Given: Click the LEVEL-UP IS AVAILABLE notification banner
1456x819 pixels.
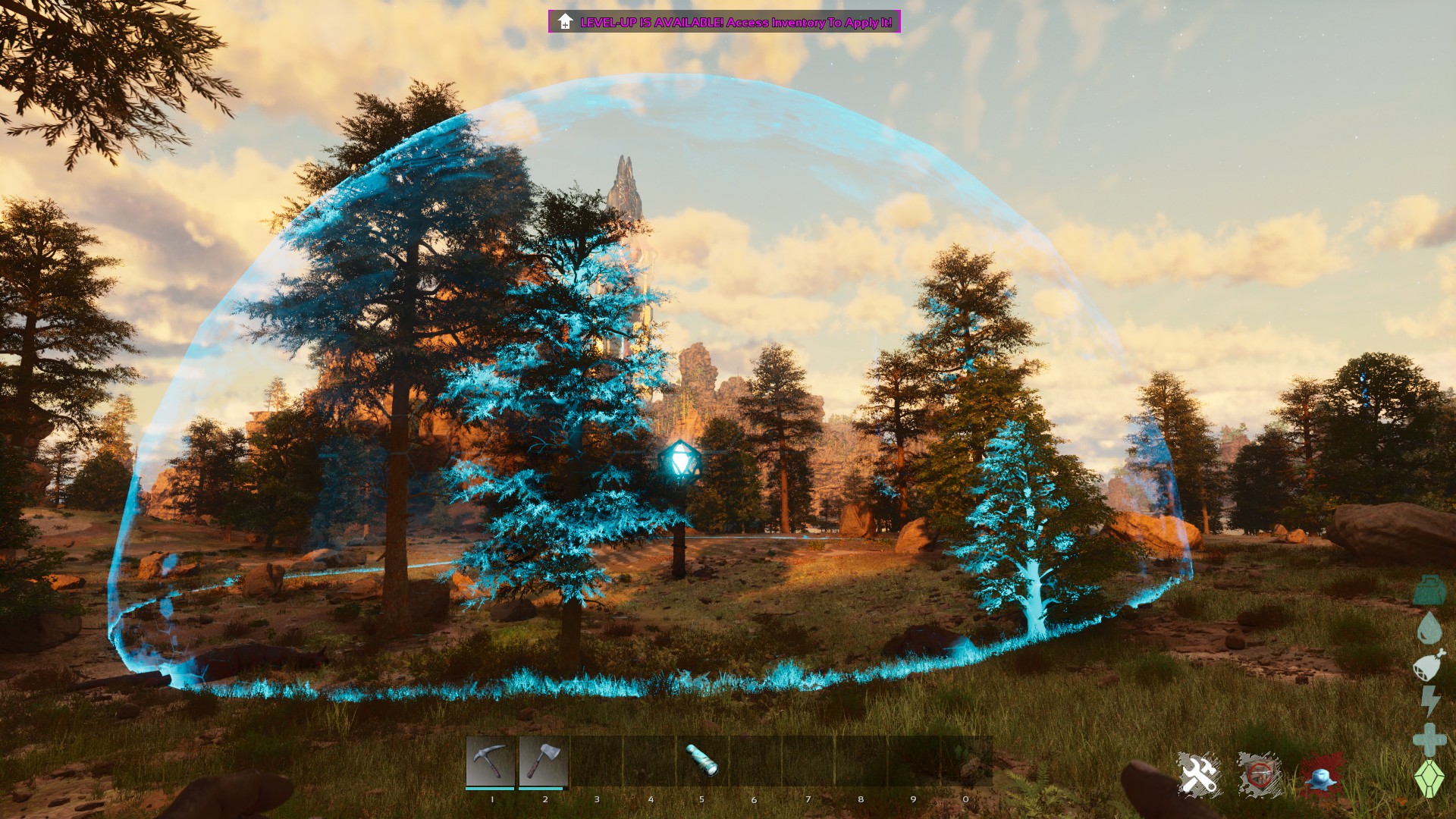Looking at the screenshot, I should (724, 23).
